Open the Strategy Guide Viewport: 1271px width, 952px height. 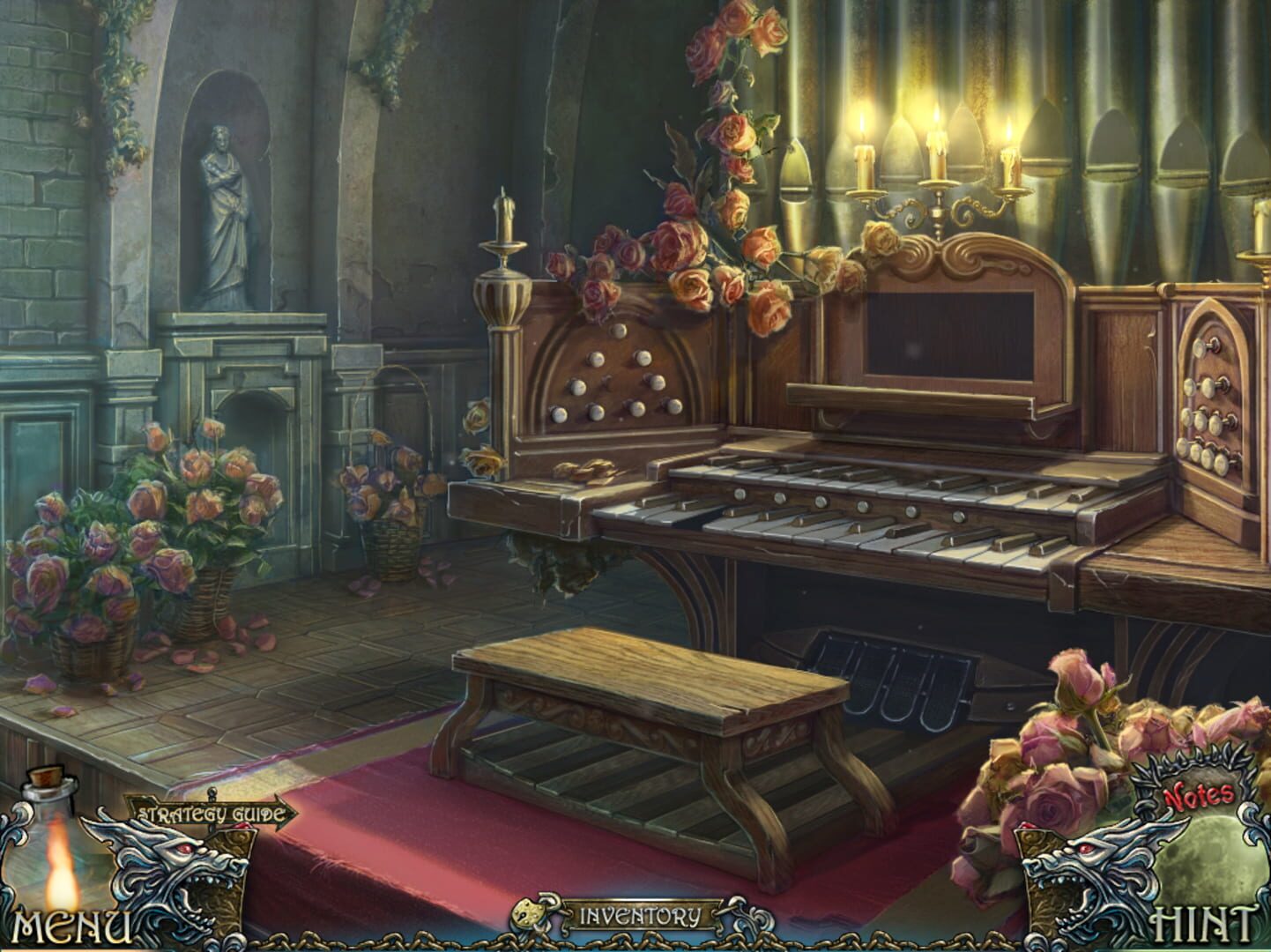pyautogui.click(x=212, y=811)
